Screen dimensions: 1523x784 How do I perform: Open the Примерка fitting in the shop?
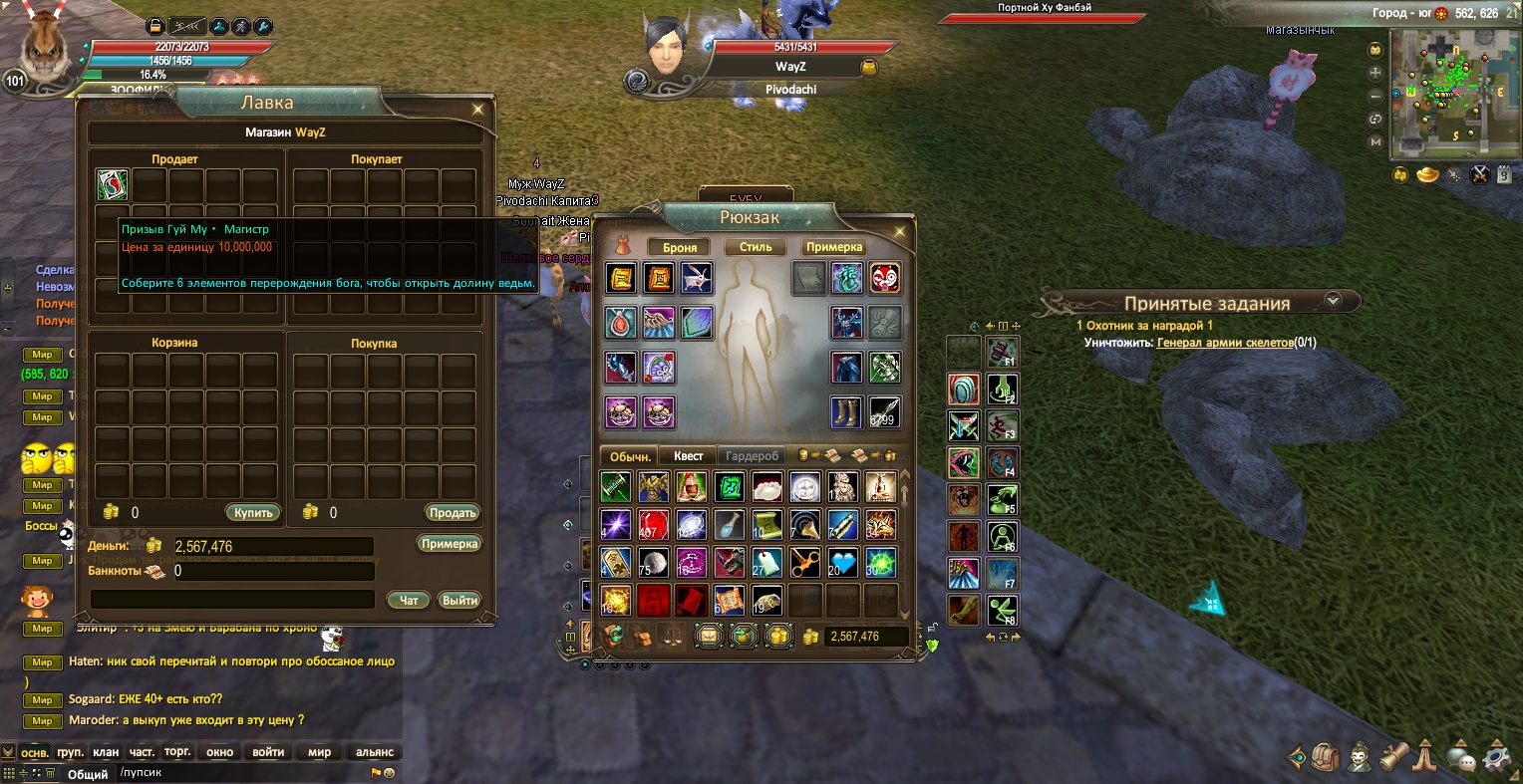pyautogui.click(x=450, y=544)
